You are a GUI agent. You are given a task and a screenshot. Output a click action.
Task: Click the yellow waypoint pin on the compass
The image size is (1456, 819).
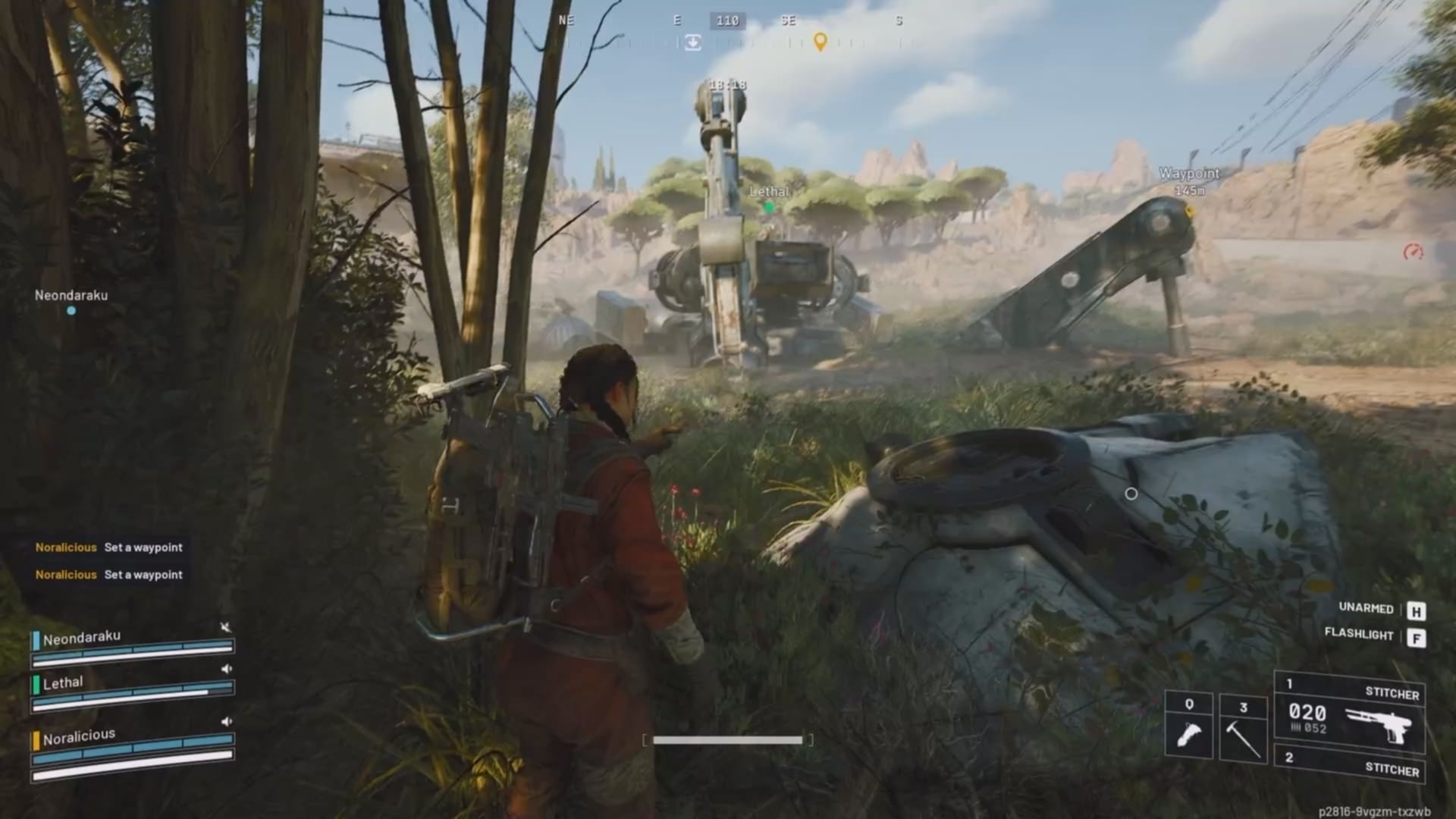(821, 43)
